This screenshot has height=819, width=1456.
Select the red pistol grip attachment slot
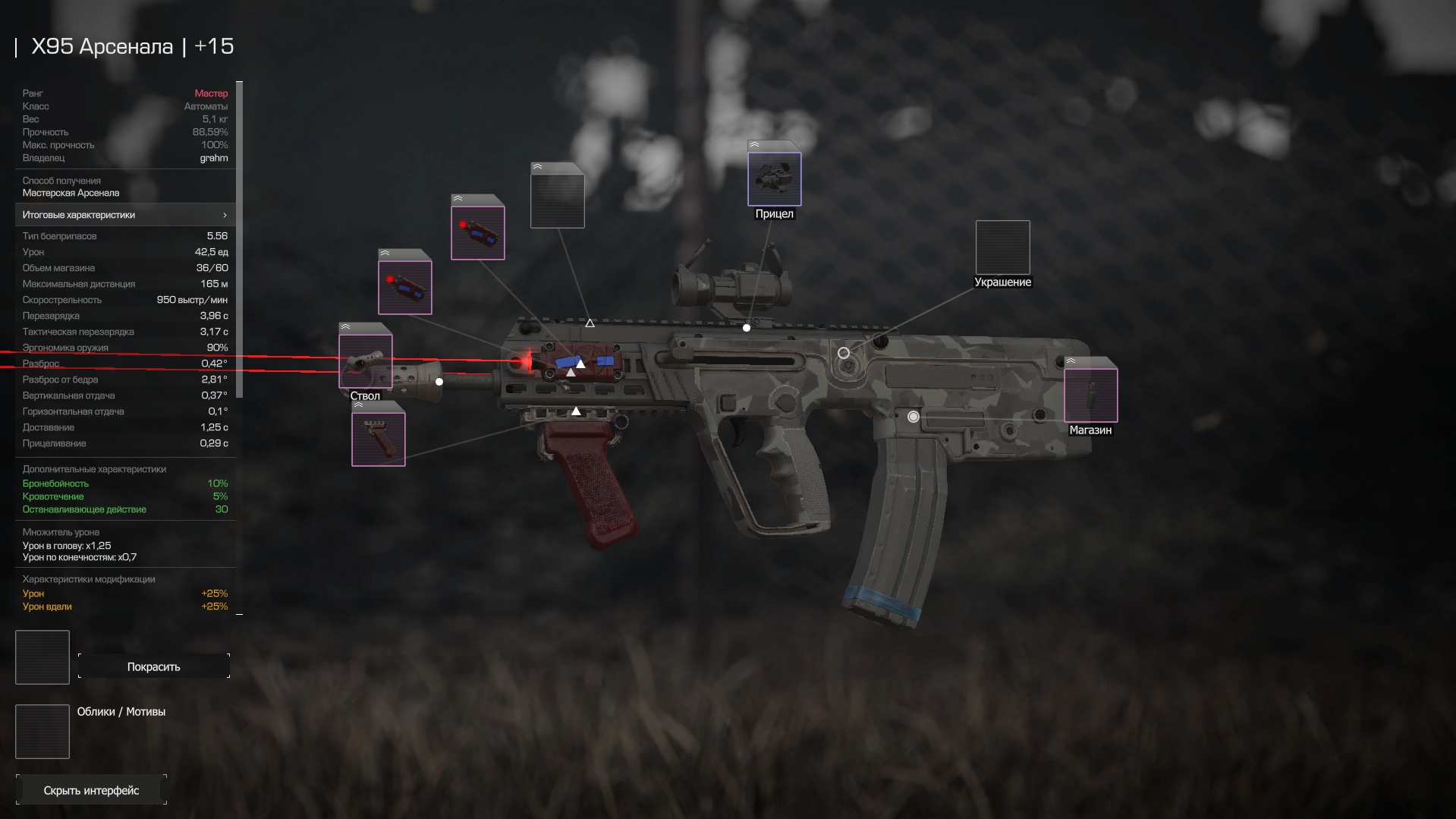click(378, 439)
